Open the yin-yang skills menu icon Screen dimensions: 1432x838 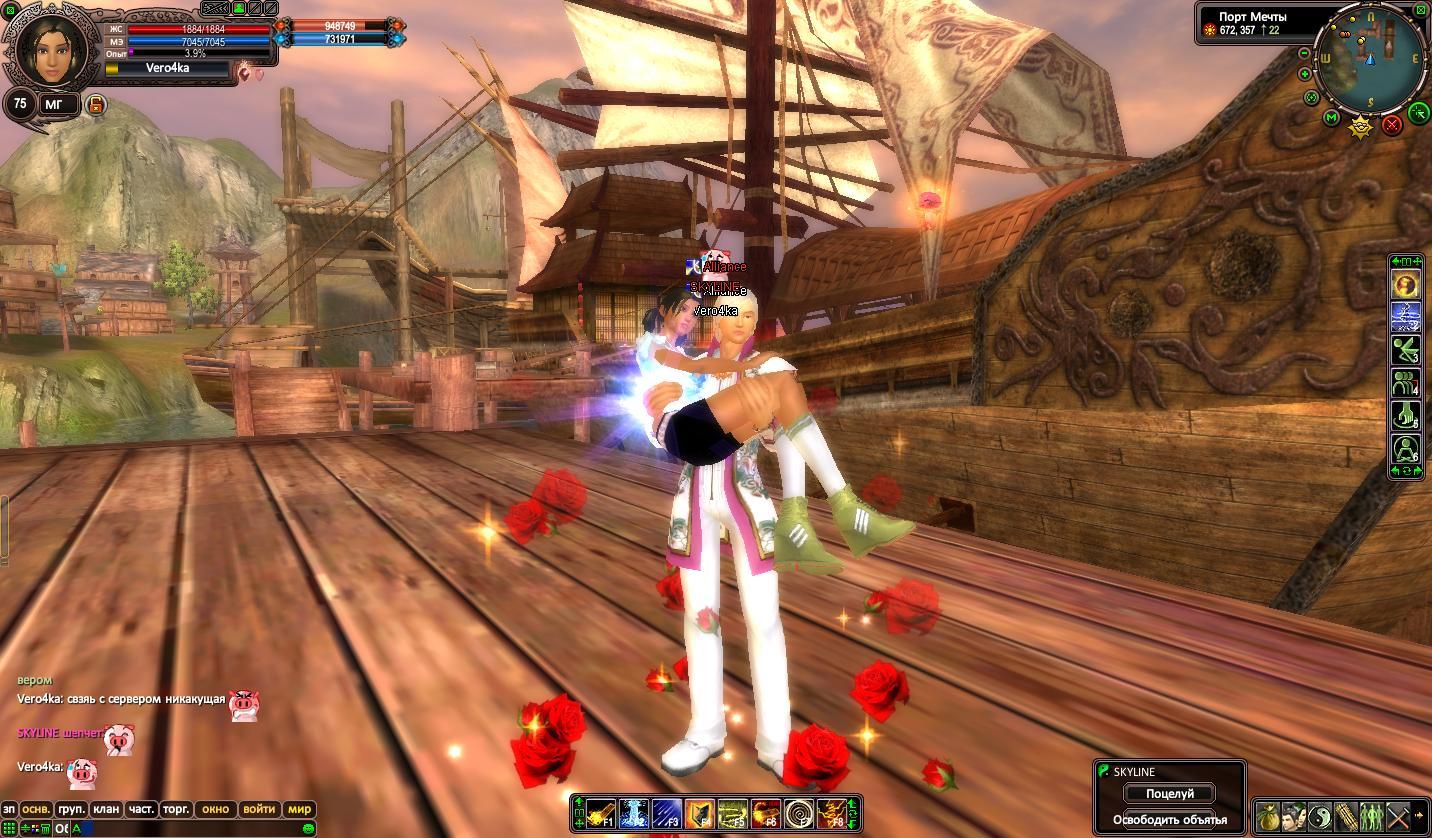[x=1321, y=816]
